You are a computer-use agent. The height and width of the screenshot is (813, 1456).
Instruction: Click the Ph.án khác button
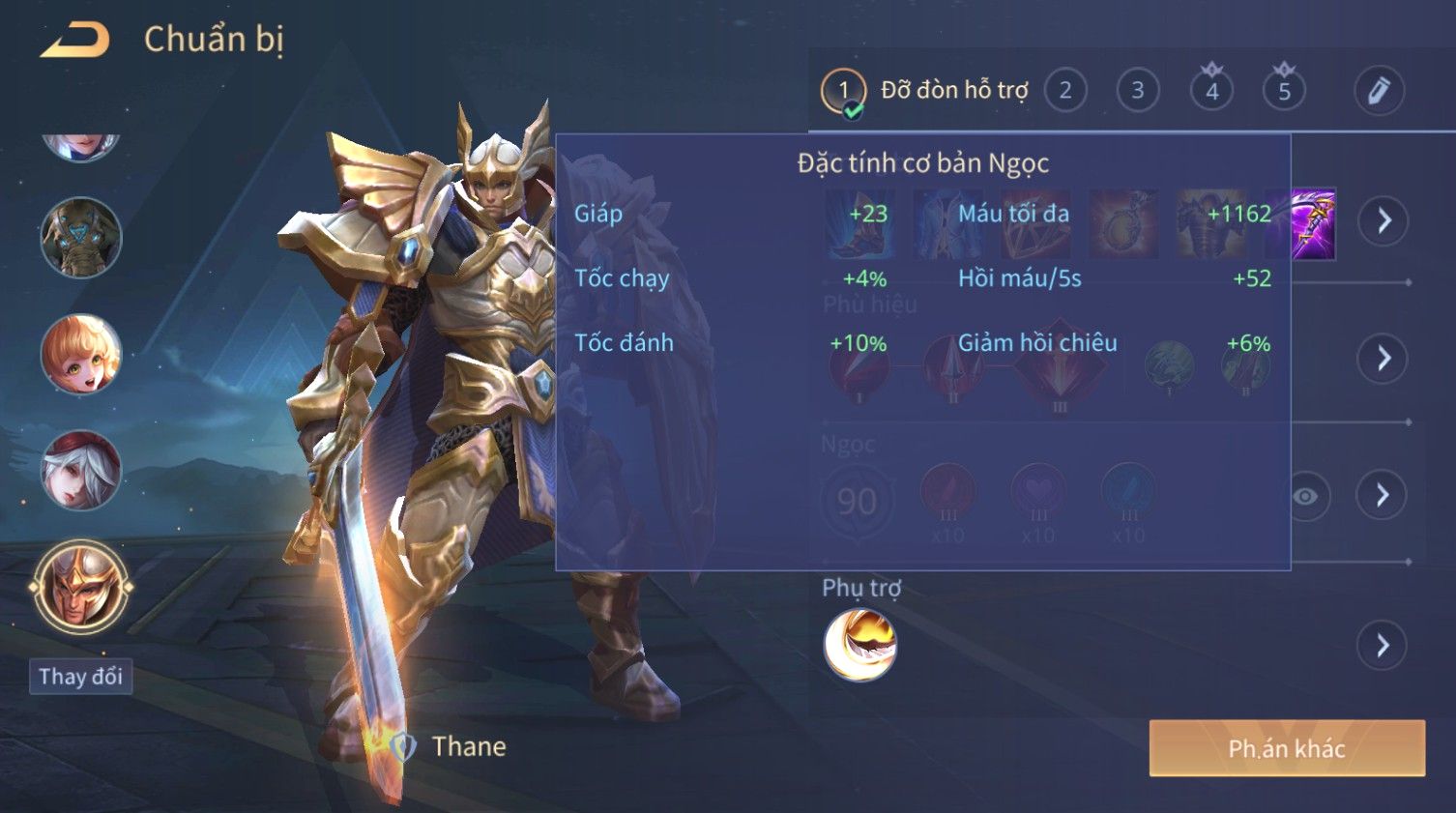coord(1286,748)
